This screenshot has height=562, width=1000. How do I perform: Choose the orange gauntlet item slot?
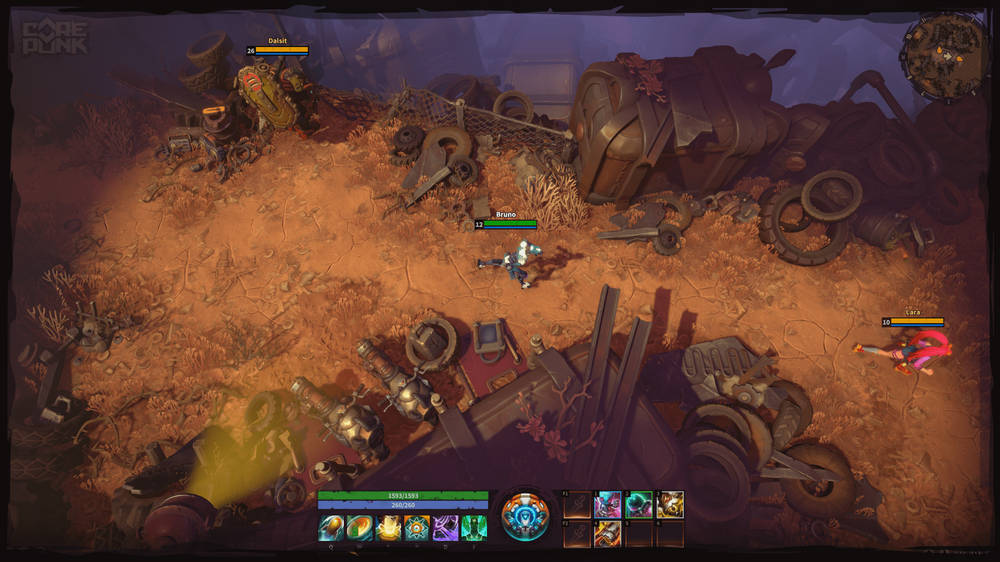608,534
